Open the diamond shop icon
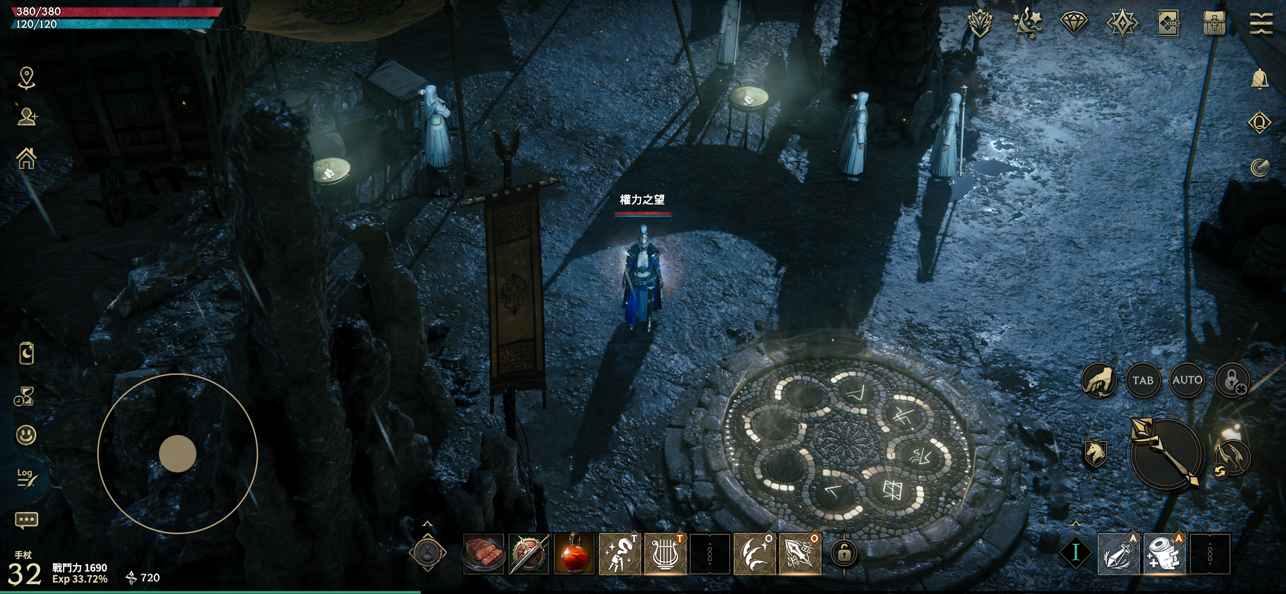The width and height of the screenshot is (1286, 594). click(x=1074, y=24)
